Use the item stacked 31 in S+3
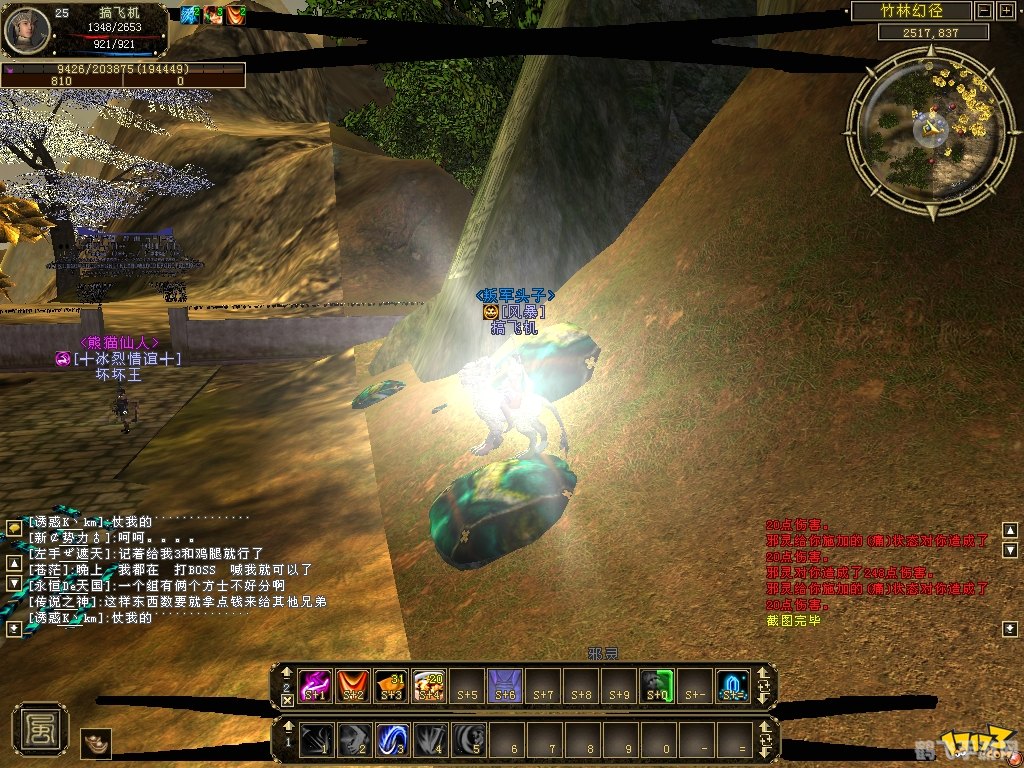This screenshot has width=1024, height=768. (392, 685)
